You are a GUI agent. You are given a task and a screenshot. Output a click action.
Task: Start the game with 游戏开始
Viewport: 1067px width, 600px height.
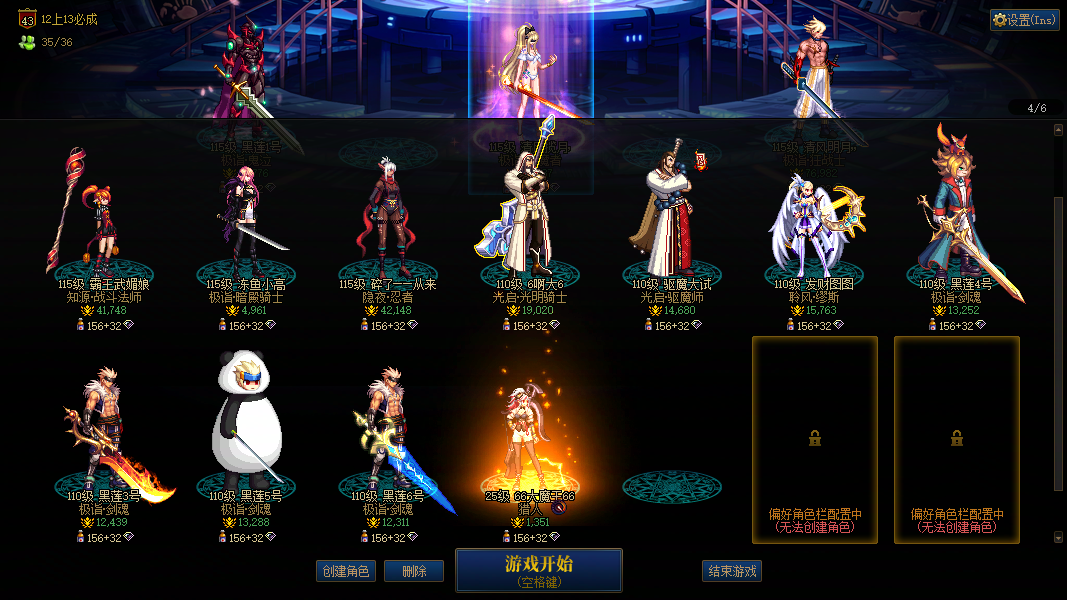tap(539, 570)
